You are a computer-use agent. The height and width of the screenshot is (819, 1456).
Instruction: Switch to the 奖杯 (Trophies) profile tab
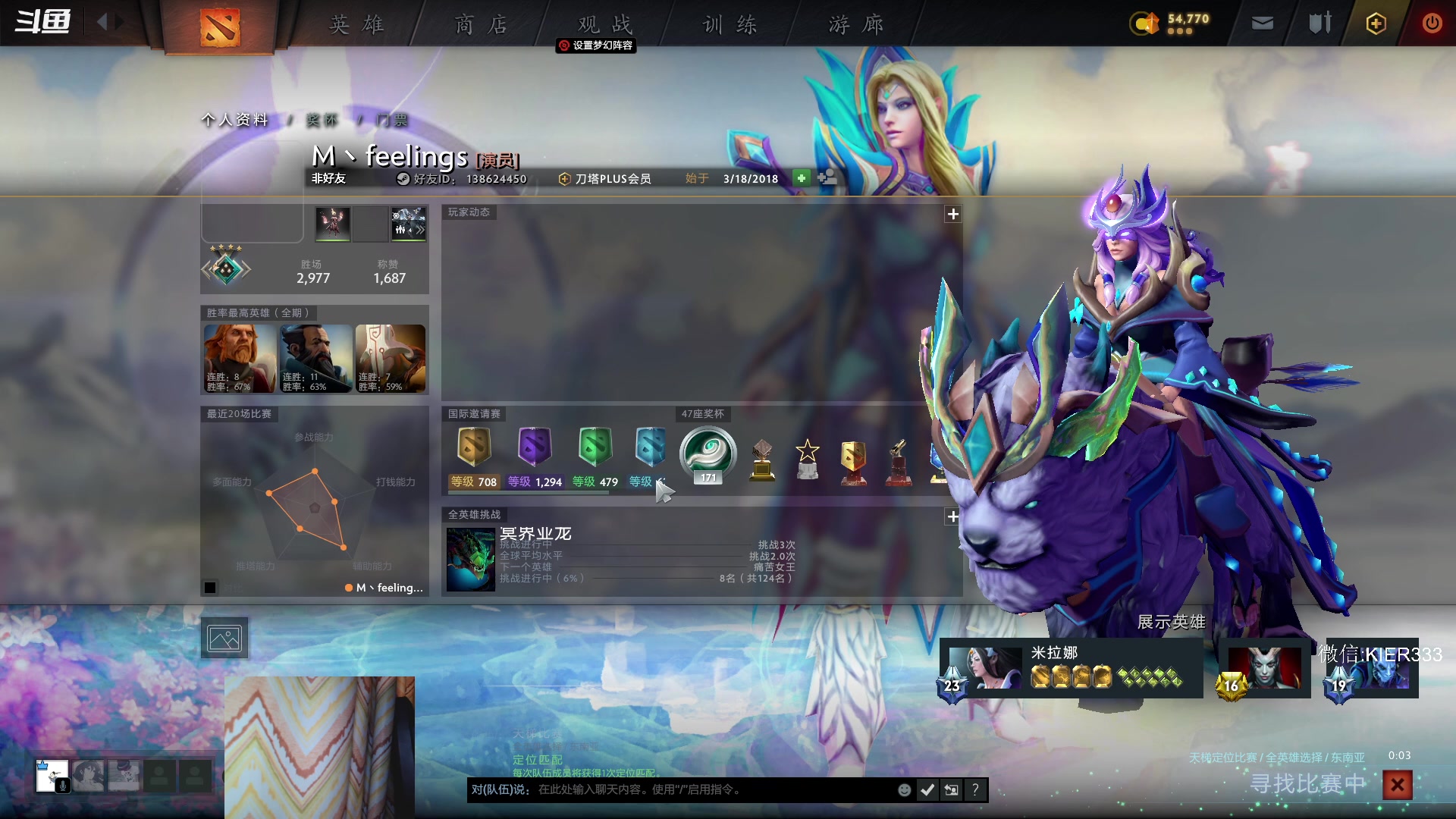tap(322, 120)
